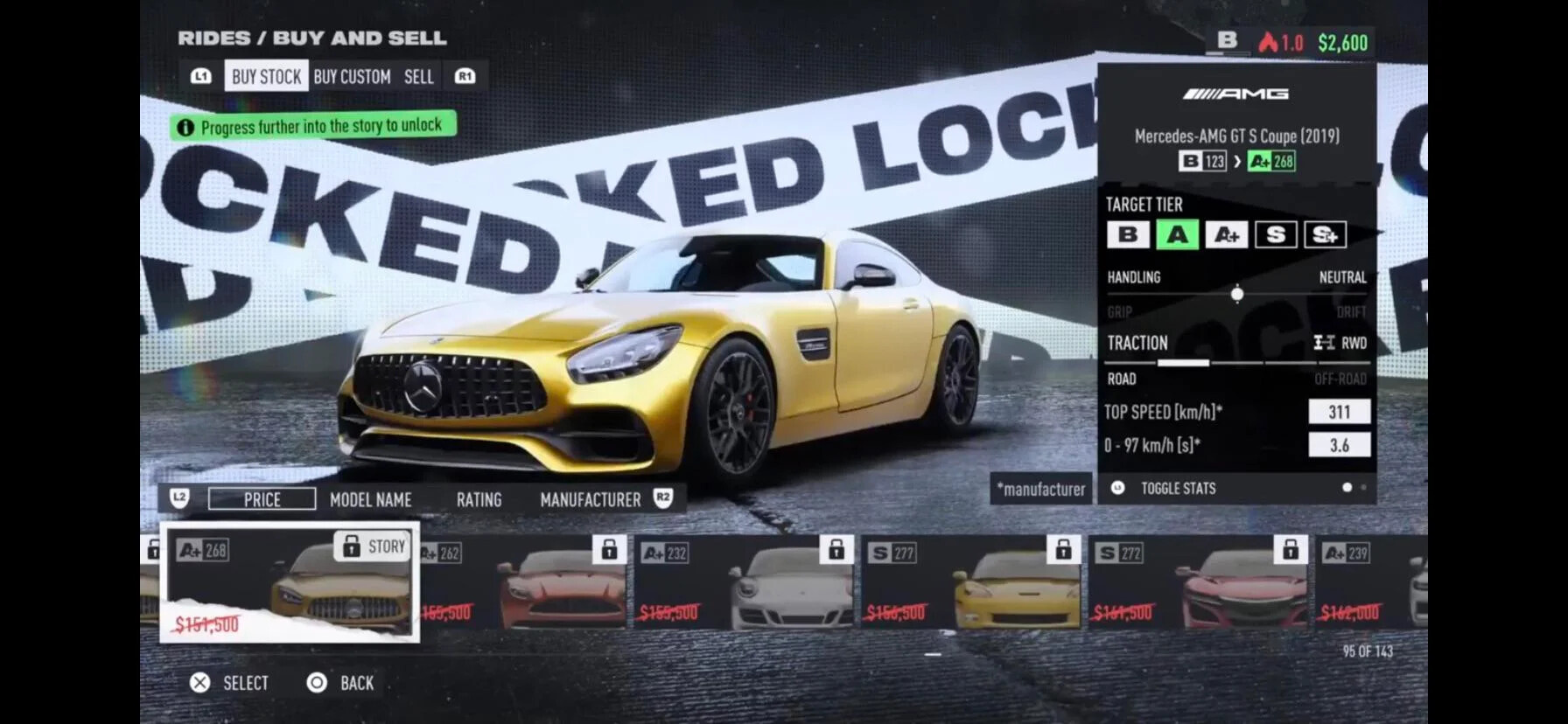Go back from Buy and Sell
This screenshot has width=1568, height=724.
(x=340, y=683)
